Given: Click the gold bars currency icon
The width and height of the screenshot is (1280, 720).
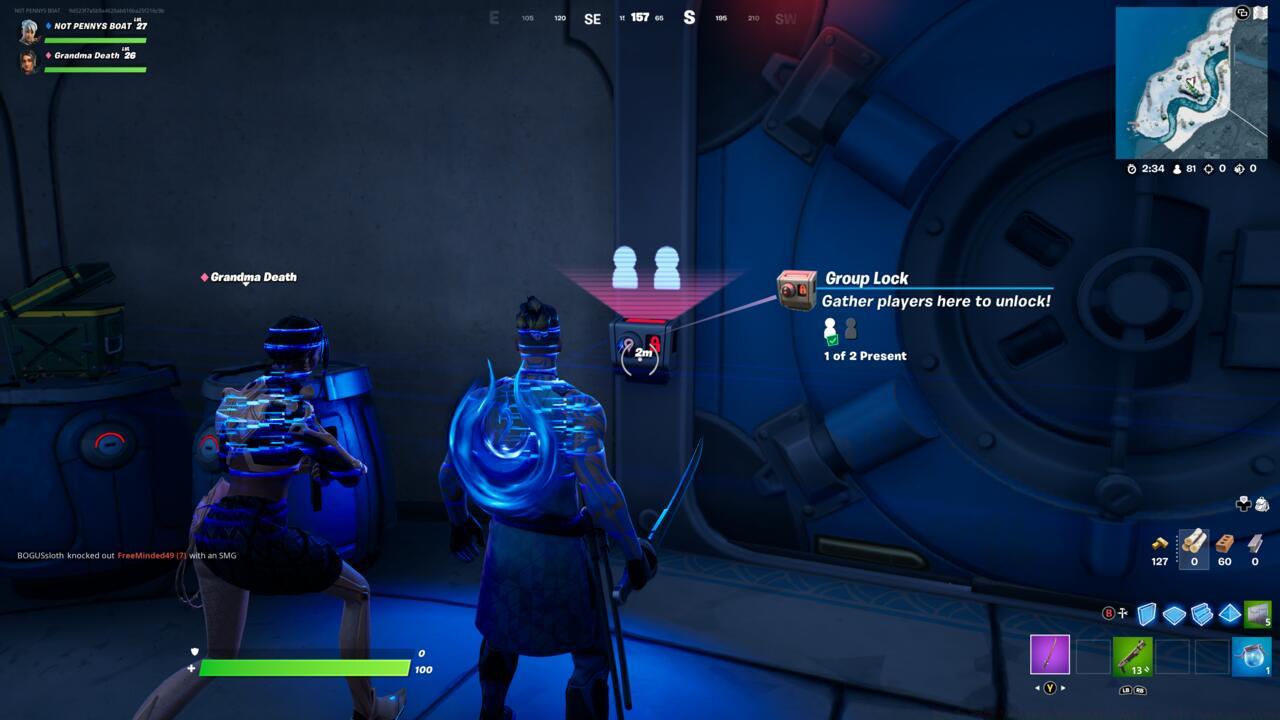Looking at the screenshot, I should (x=1159, y=543).
